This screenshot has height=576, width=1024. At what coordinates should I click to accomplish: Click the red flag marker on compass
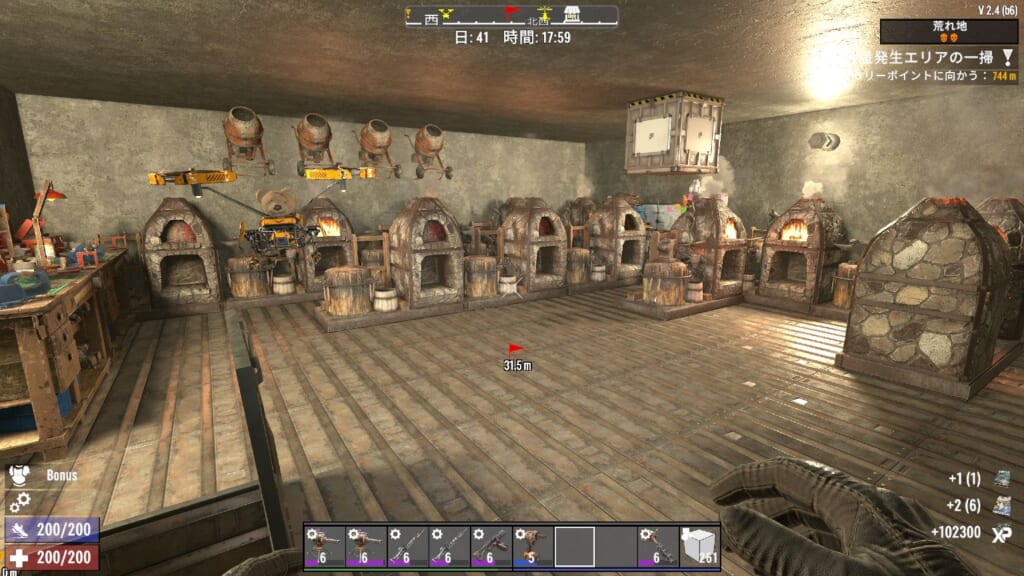(511, 13)
